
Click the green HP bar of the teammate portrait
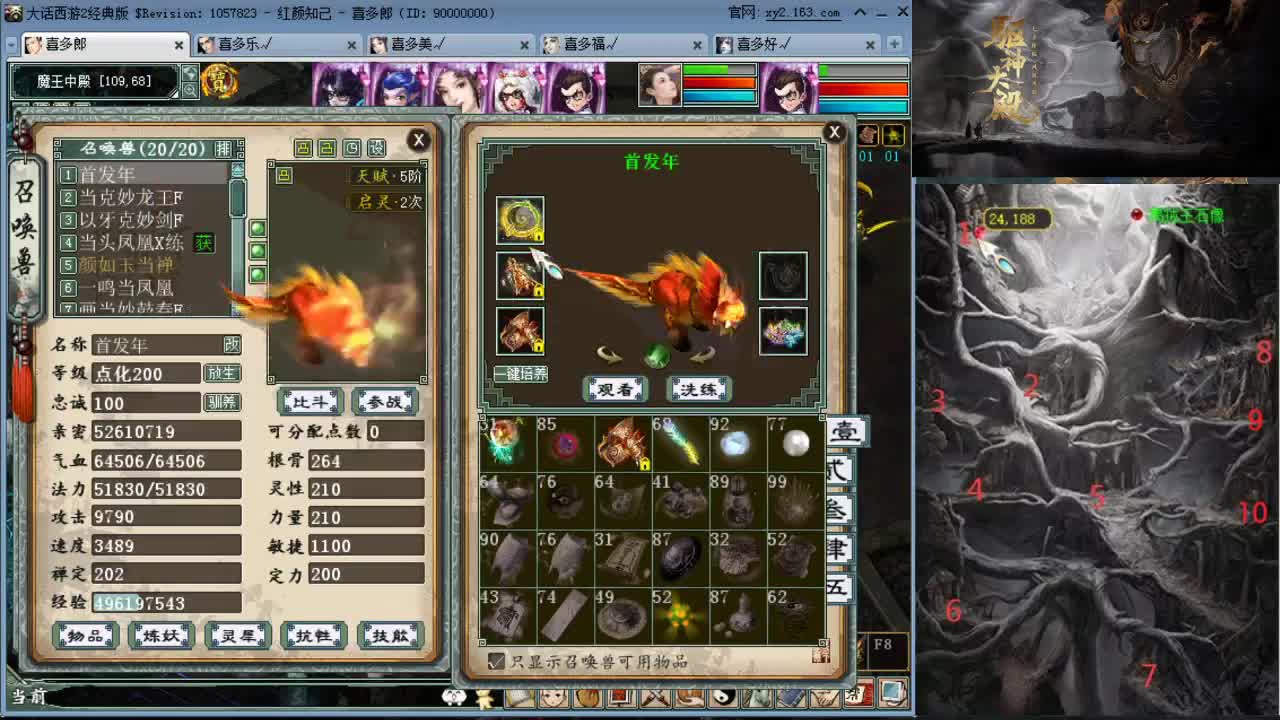705,69
